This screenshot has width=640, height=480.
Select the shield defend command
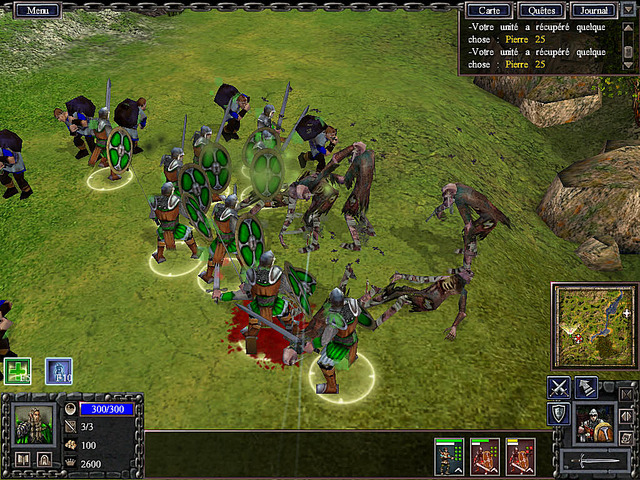pos(559,414)
